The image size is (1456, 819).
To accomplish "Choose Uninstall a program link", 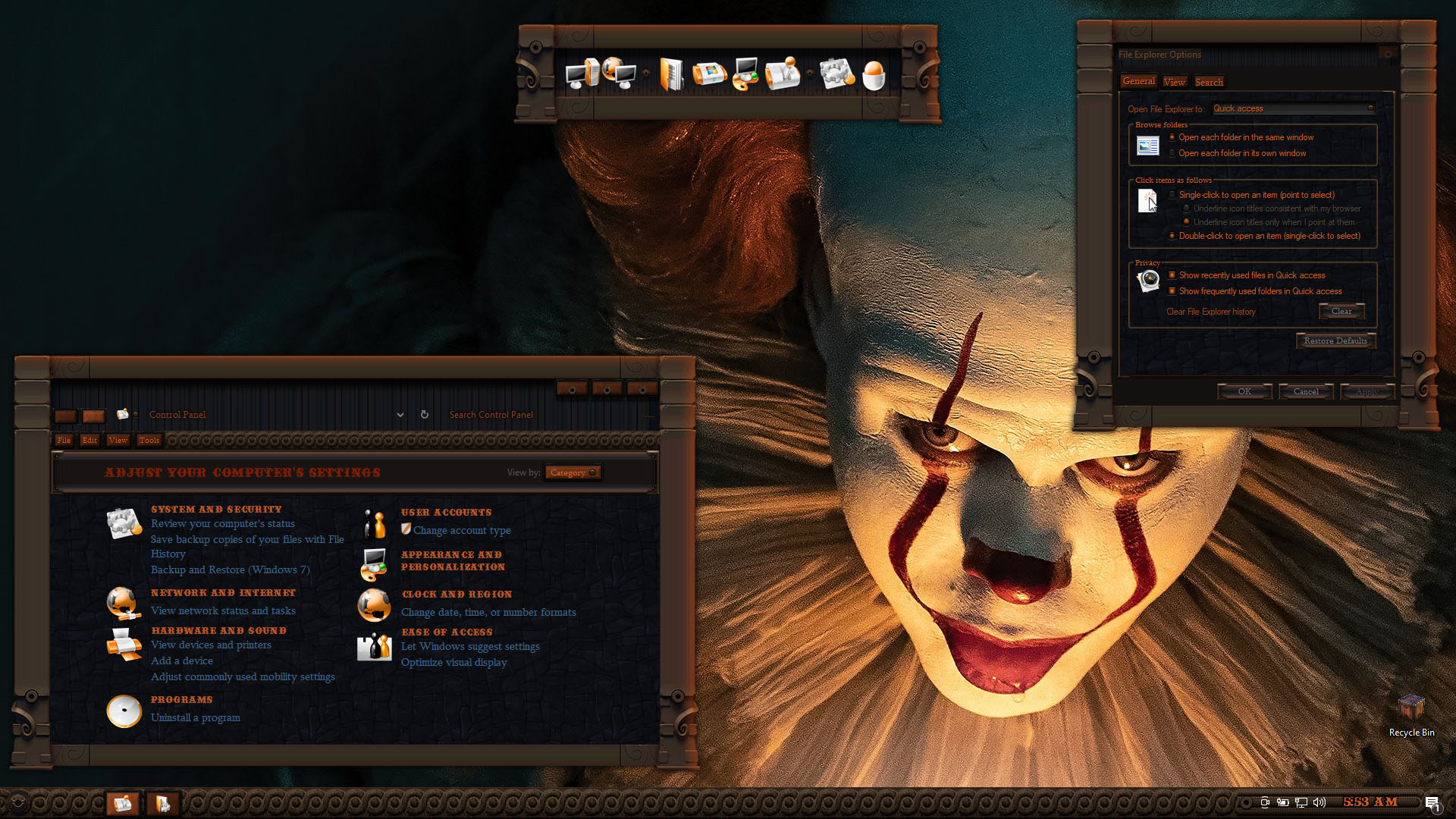I will pos(195,717).
